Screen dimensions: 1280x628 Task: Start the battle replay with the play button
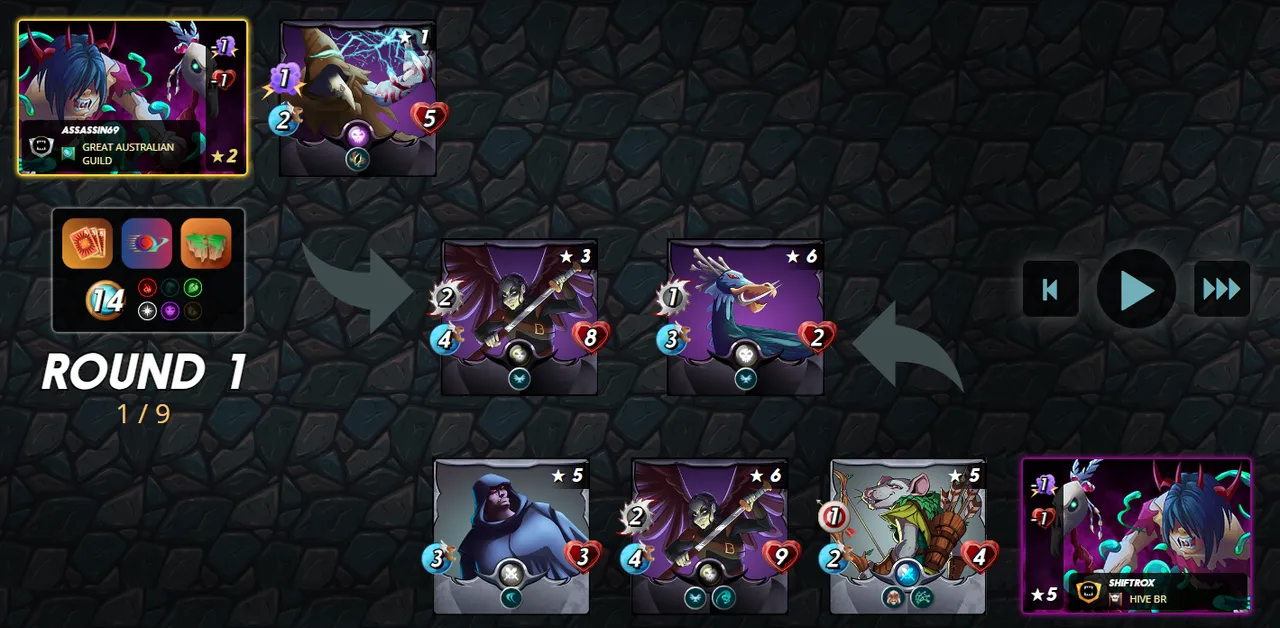[1136, 289]
